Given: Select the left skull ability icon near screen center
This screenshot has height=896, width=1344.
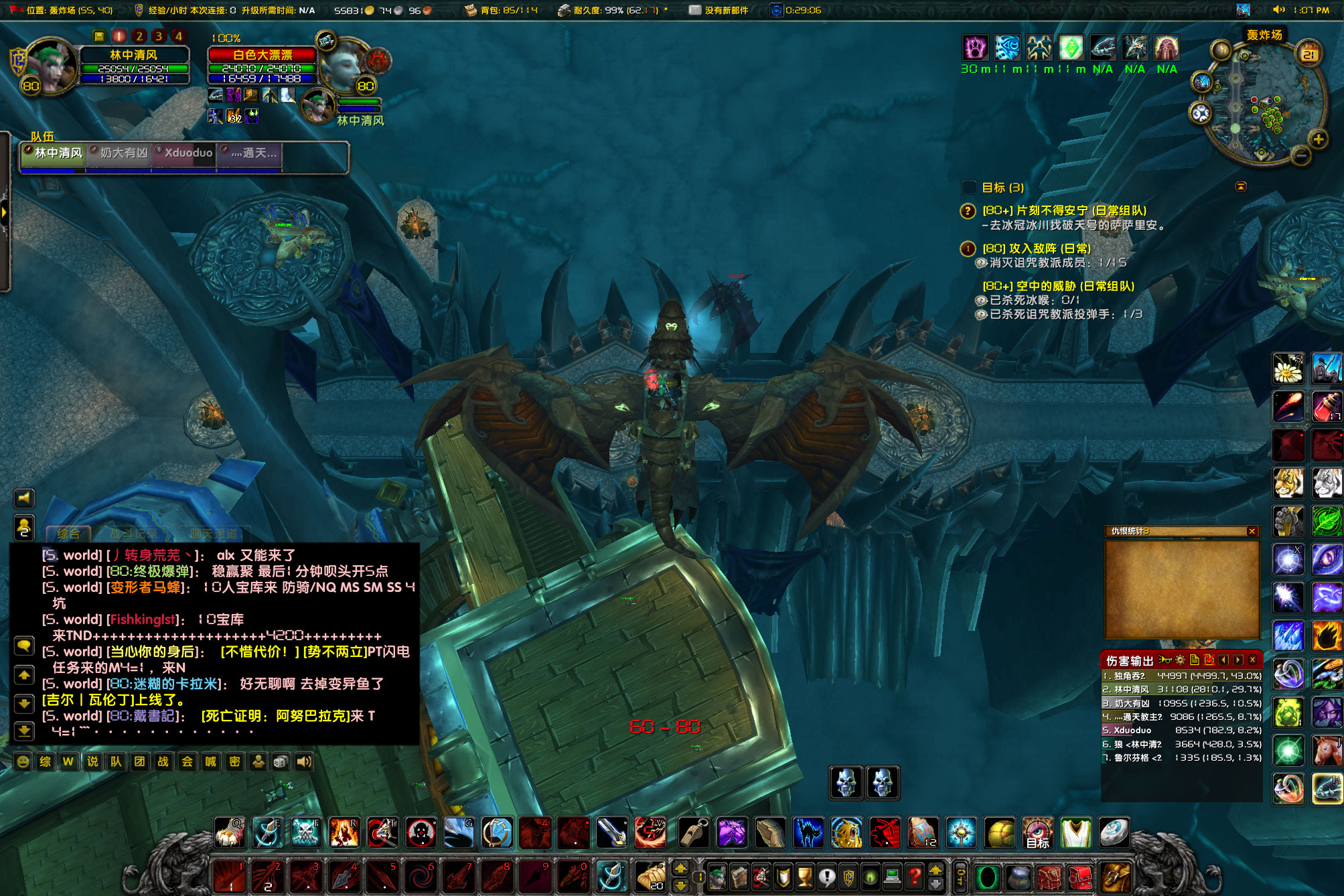Looking at the screenshot, I should click(x=845, y=783).
